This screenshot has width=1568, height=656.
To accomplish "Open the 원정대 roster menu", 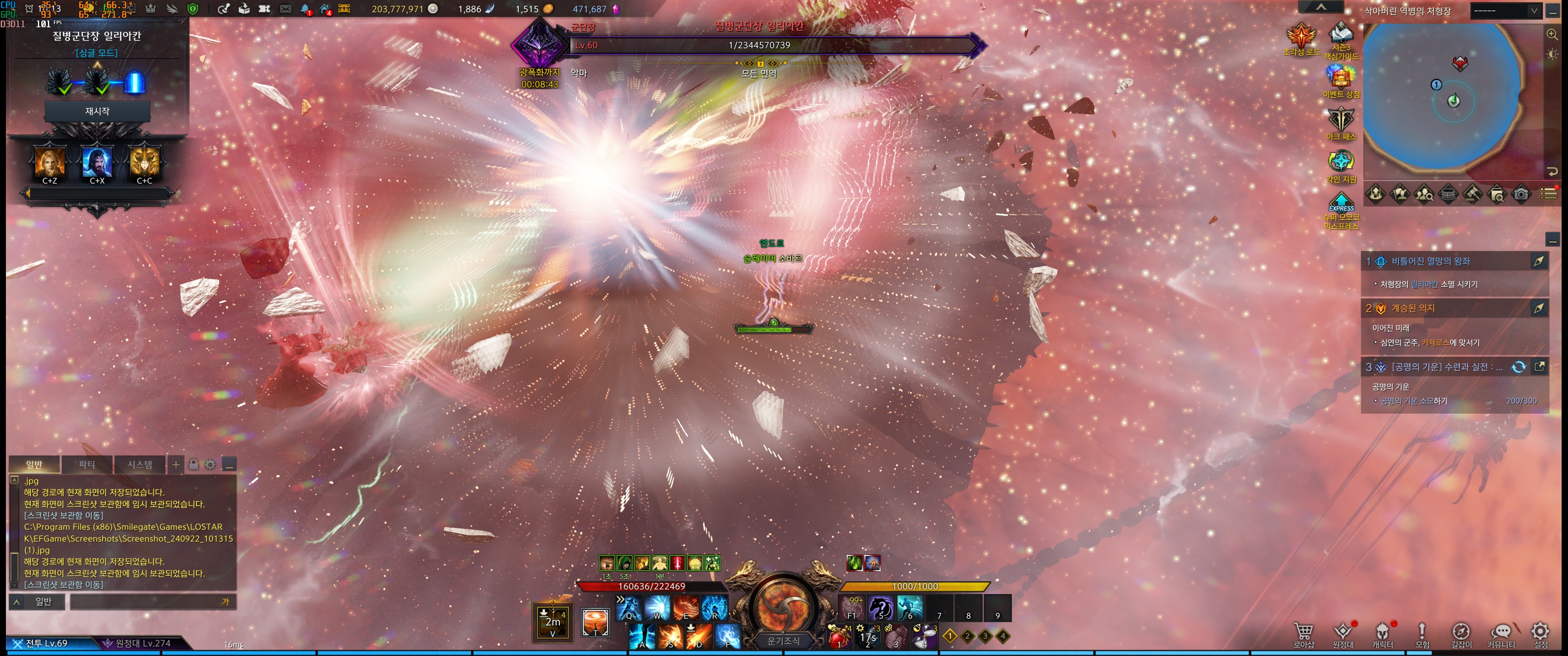I will [1343, 634].
